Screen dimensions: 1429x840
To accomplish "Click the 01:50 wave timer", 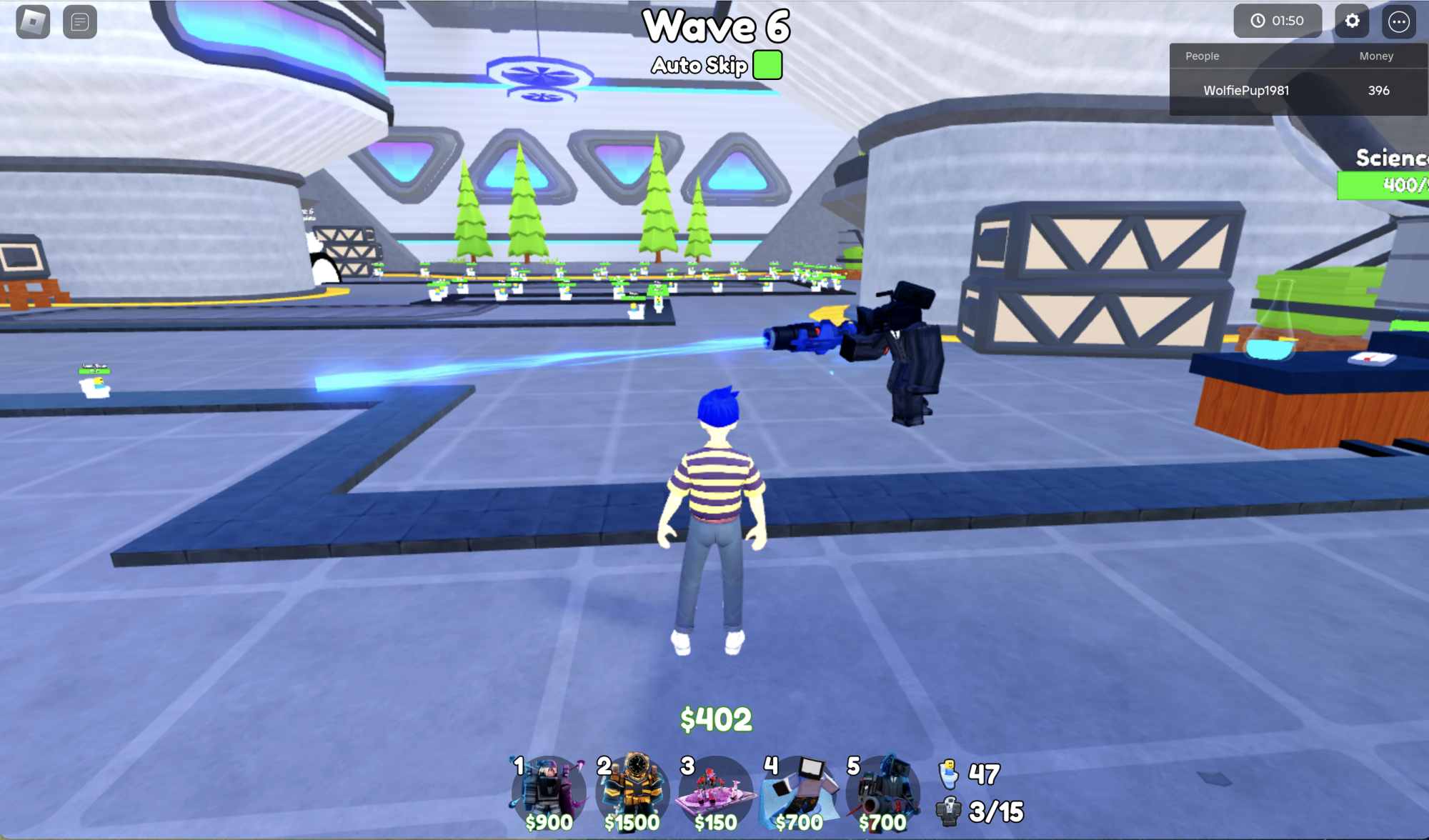I will pyautogui.click(x=1278, y=20).
